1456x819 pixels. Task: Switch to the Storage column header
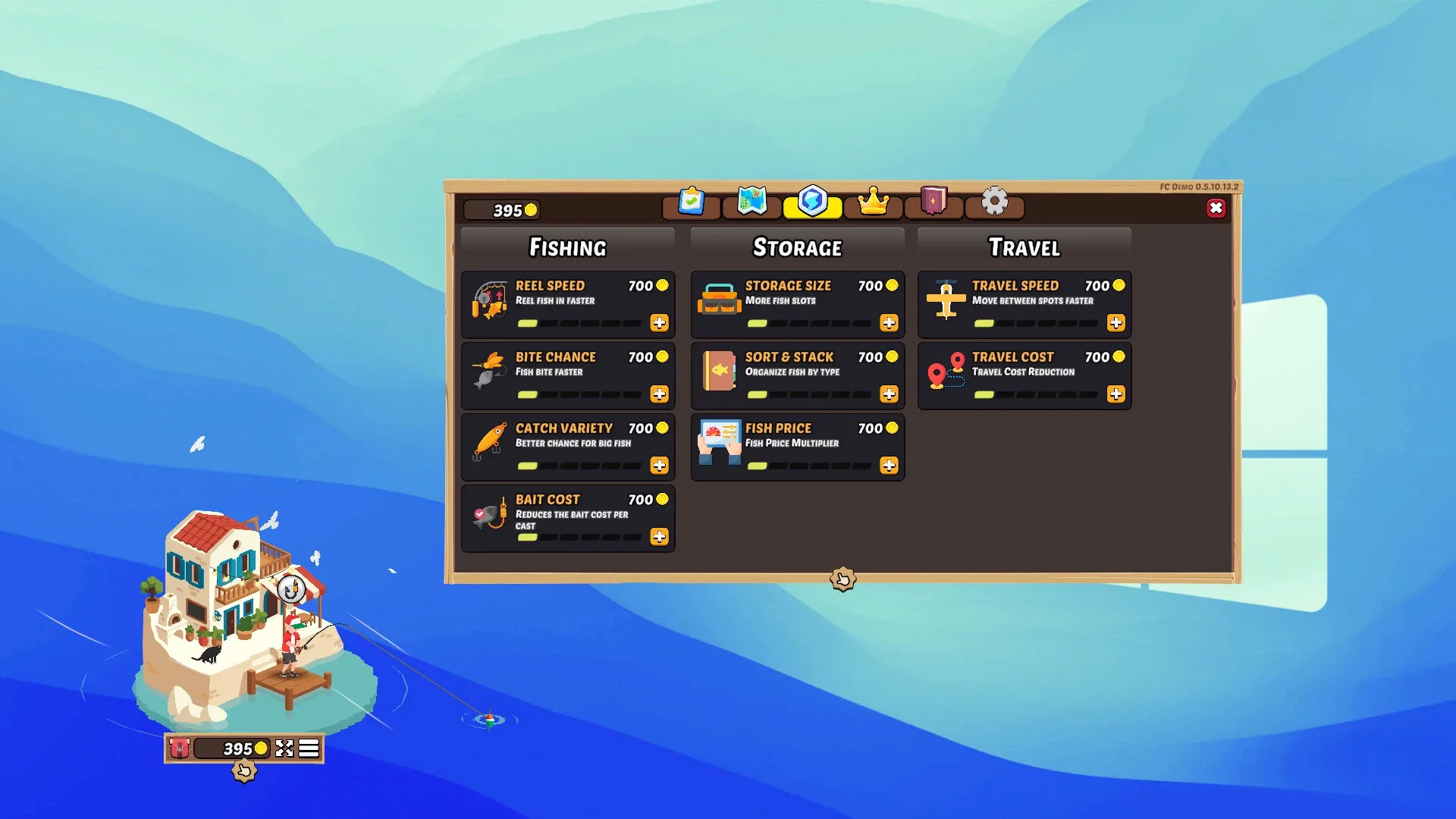797,246
